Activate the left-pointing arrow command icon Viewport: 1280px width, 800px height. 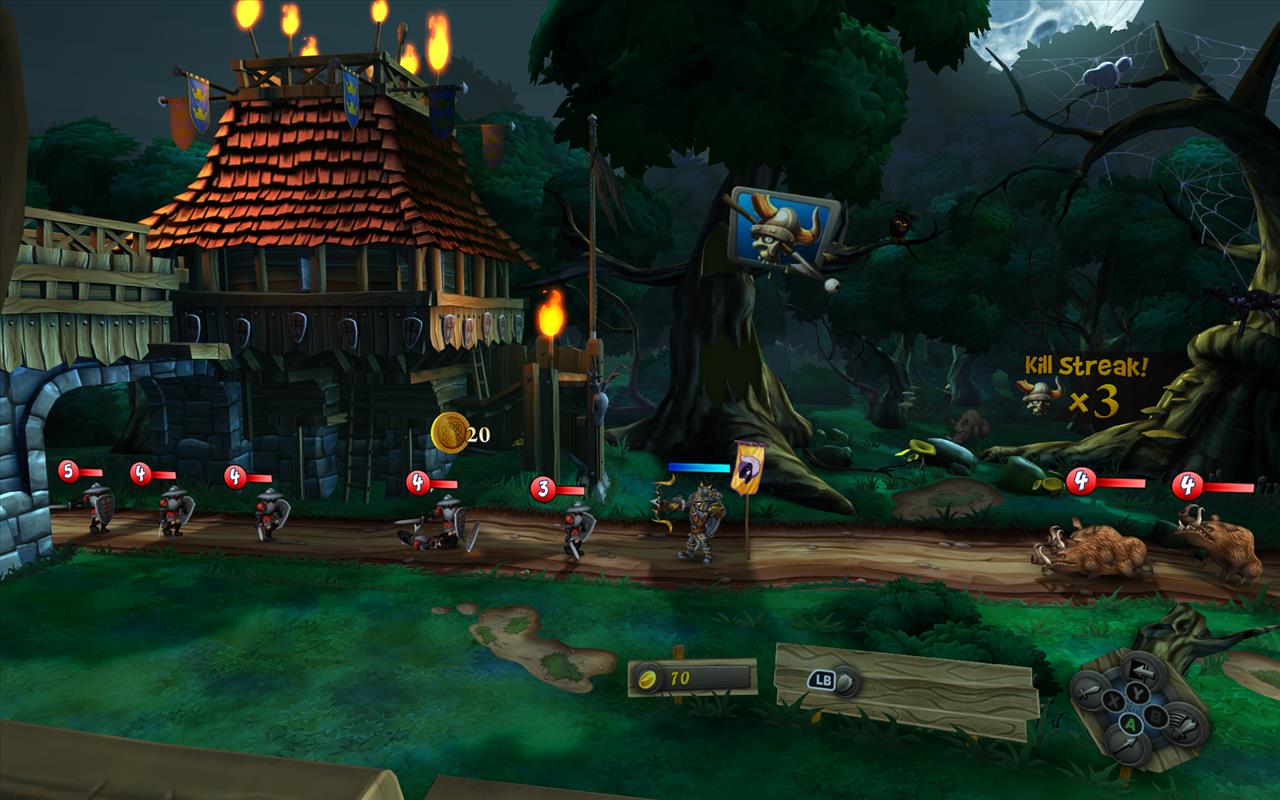click(1143, 670)
